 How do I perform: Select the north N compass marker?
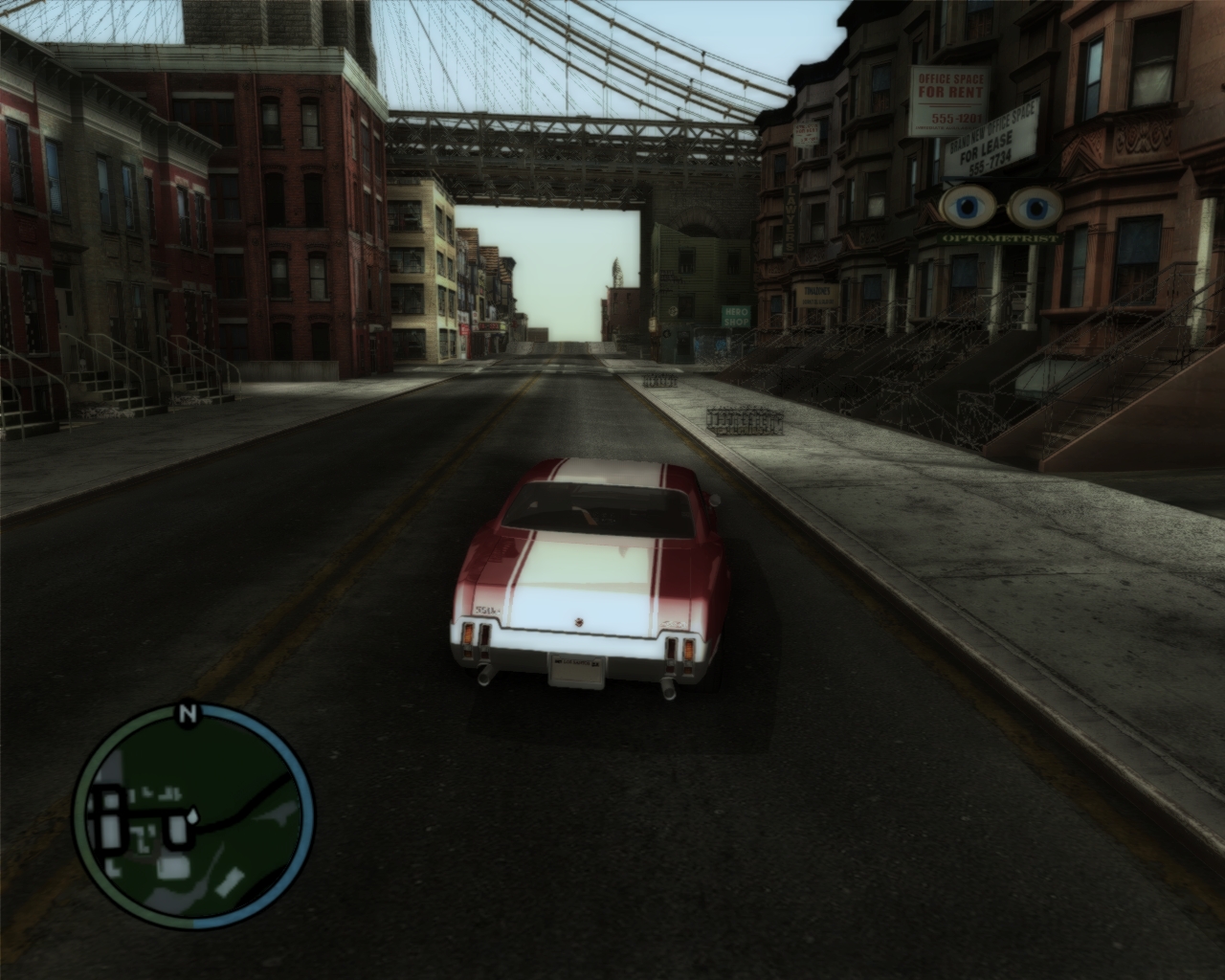click(x=187, y=713)
